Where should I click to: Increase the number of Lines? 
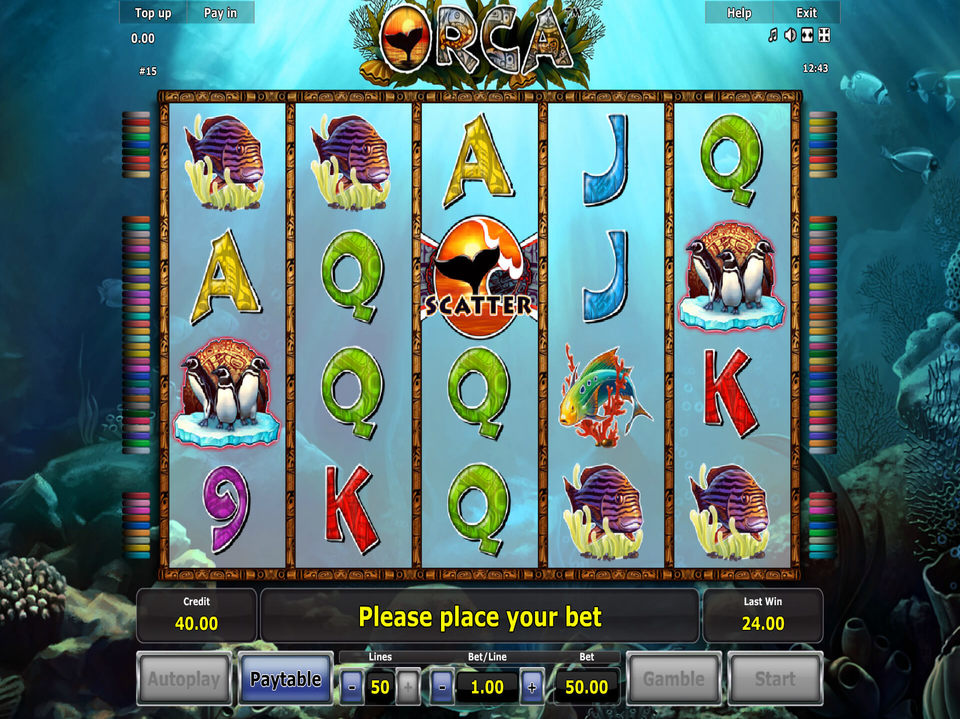(x=408, y=687)
